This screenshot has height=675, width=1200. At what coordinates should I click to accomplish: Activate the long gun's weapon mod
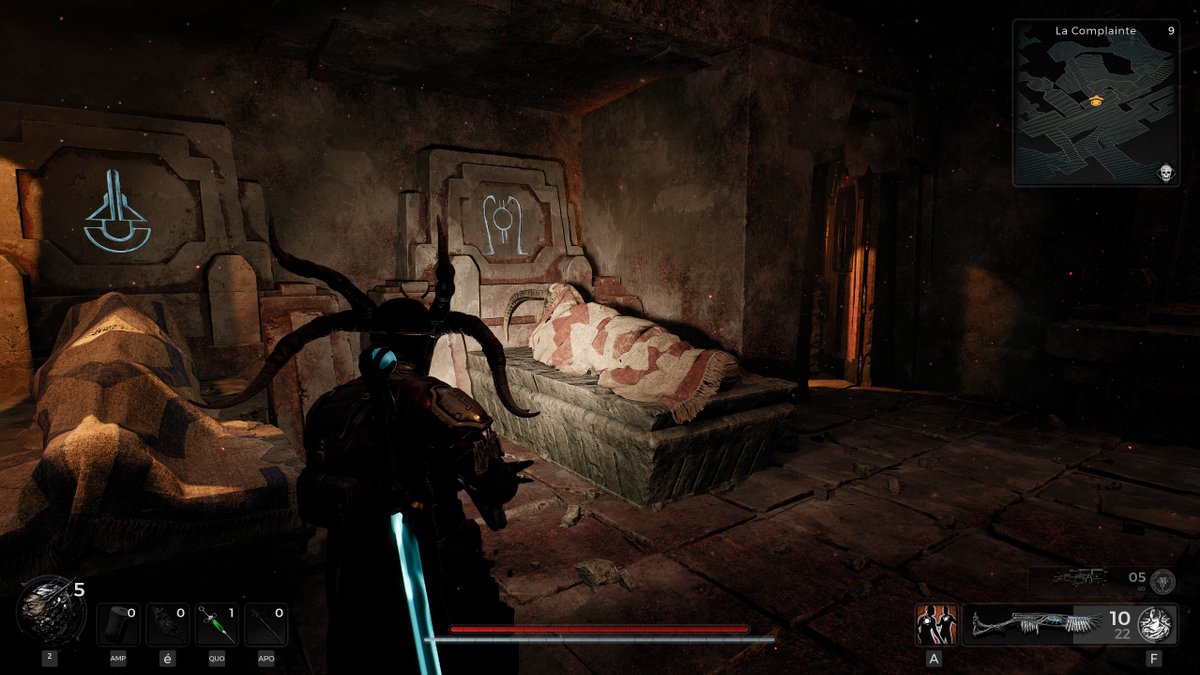pos(1158,625)
